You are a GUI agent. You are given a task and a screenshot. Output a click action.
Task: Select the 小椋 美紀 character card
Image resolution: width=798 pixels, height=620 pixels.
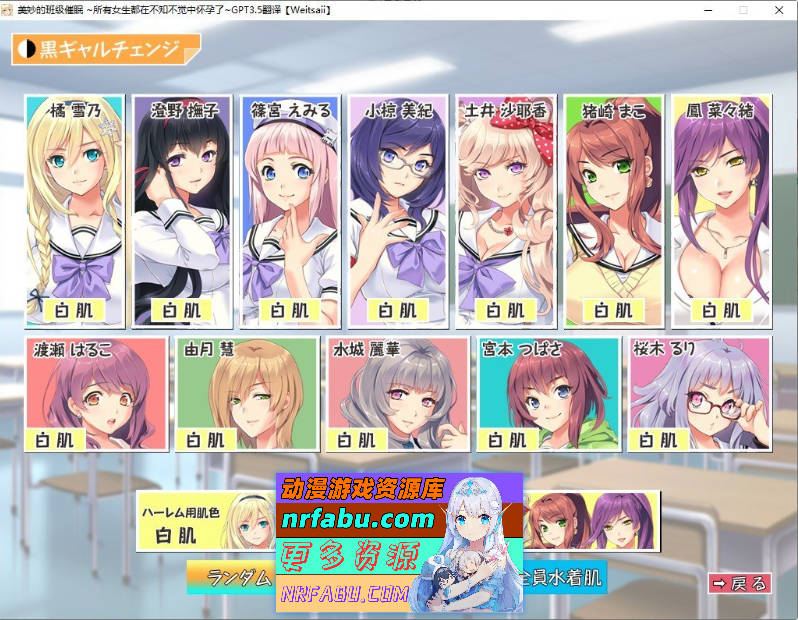click(x=398, y=210)
